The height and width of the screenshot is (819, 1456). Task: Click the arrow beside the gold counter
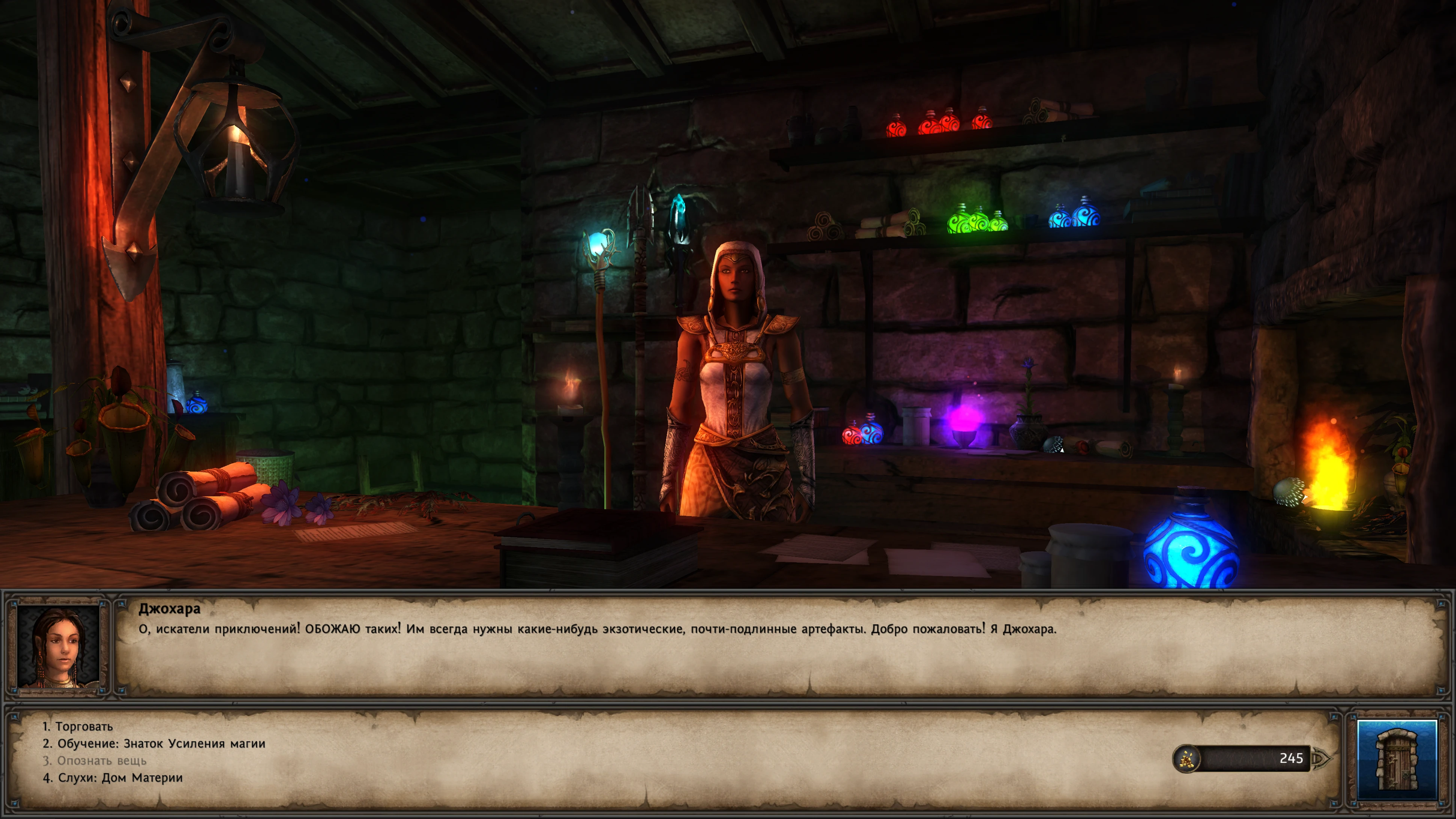[x=1322, y=759]
